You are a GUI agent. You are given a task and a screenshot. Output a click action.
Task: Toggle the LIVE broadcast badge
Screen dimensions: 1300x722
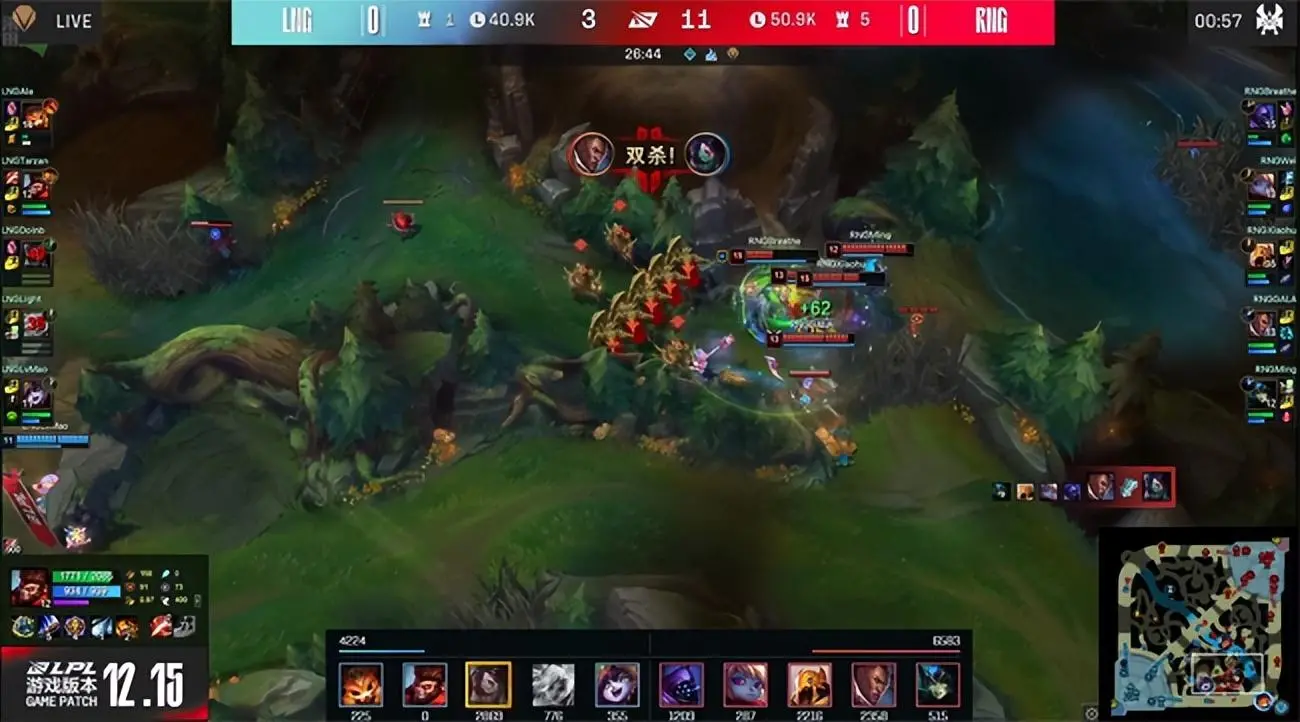(68, 20)
